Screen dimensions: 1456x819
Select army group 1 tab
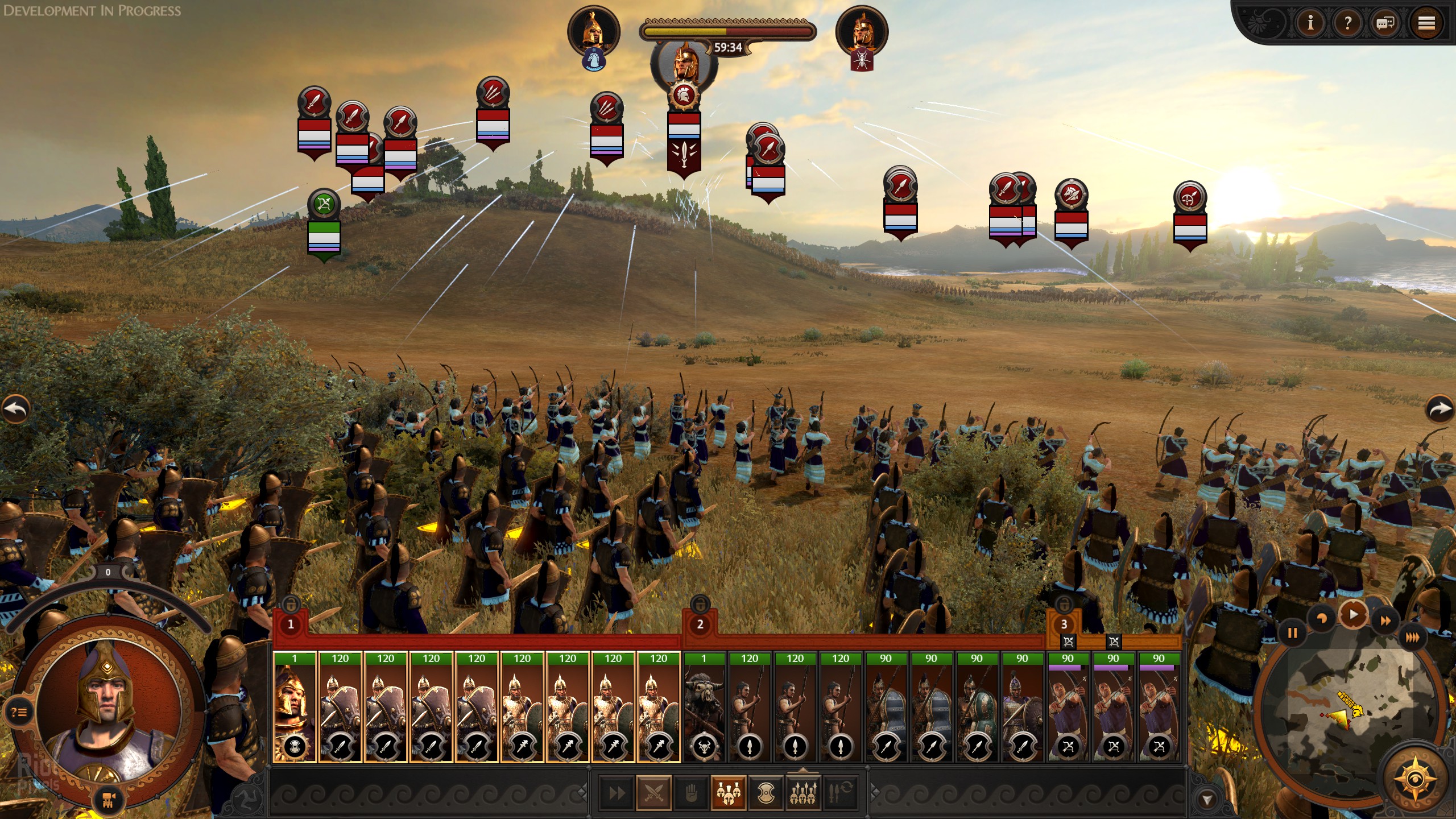[x=291, y=624]
